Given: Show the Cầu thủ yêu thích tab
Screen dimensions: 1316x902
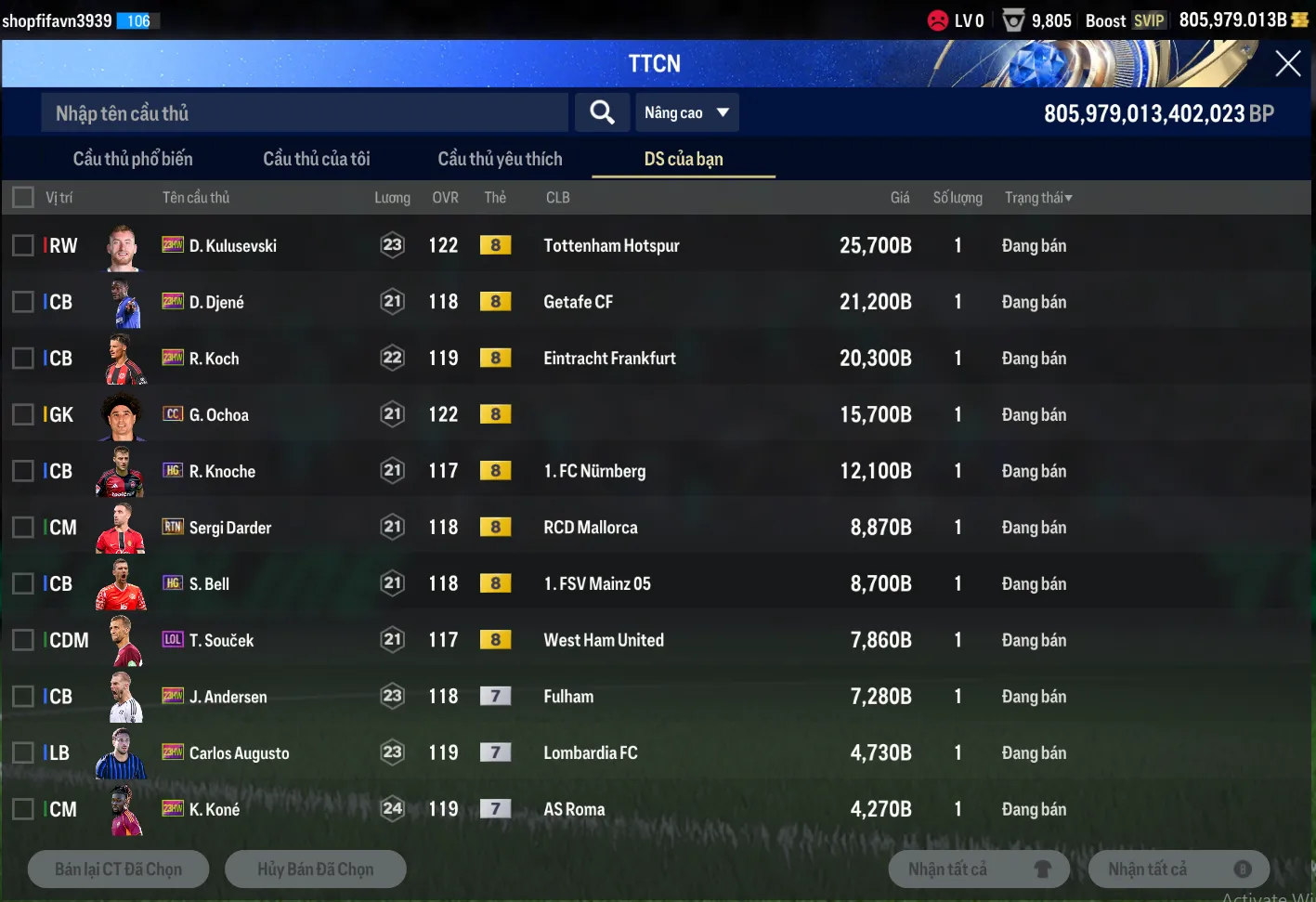Looking at the screenshot, I should point(500,159).
